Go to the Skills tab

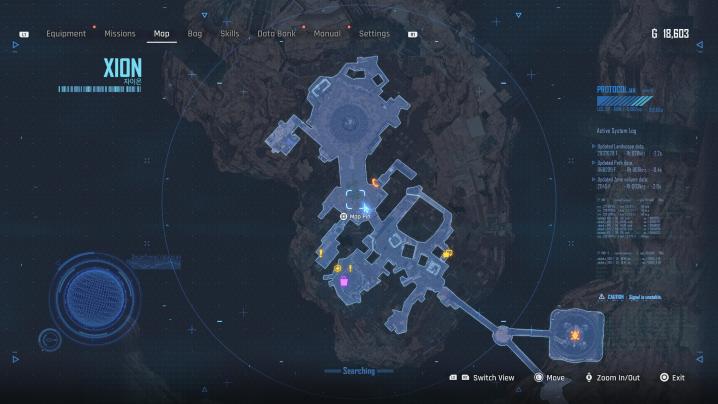(x=230, y=34)
